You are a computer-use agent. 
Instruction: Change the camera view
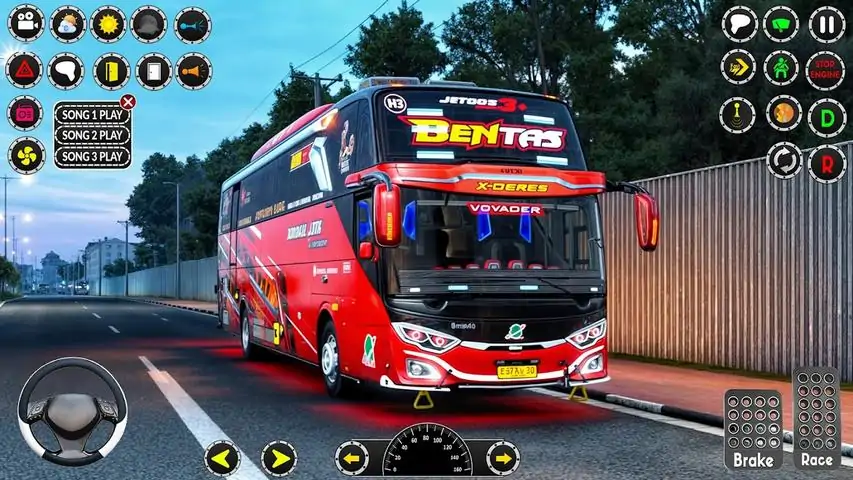[x=26, y=23]
